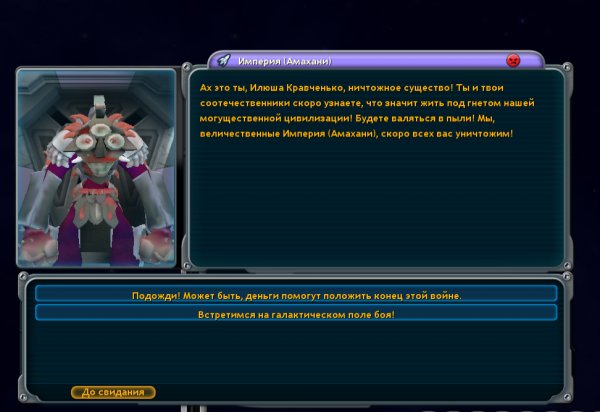
Task: Select "Встретимся на галактическом поле боя!" reply
Action: click(x=296, y=313)
